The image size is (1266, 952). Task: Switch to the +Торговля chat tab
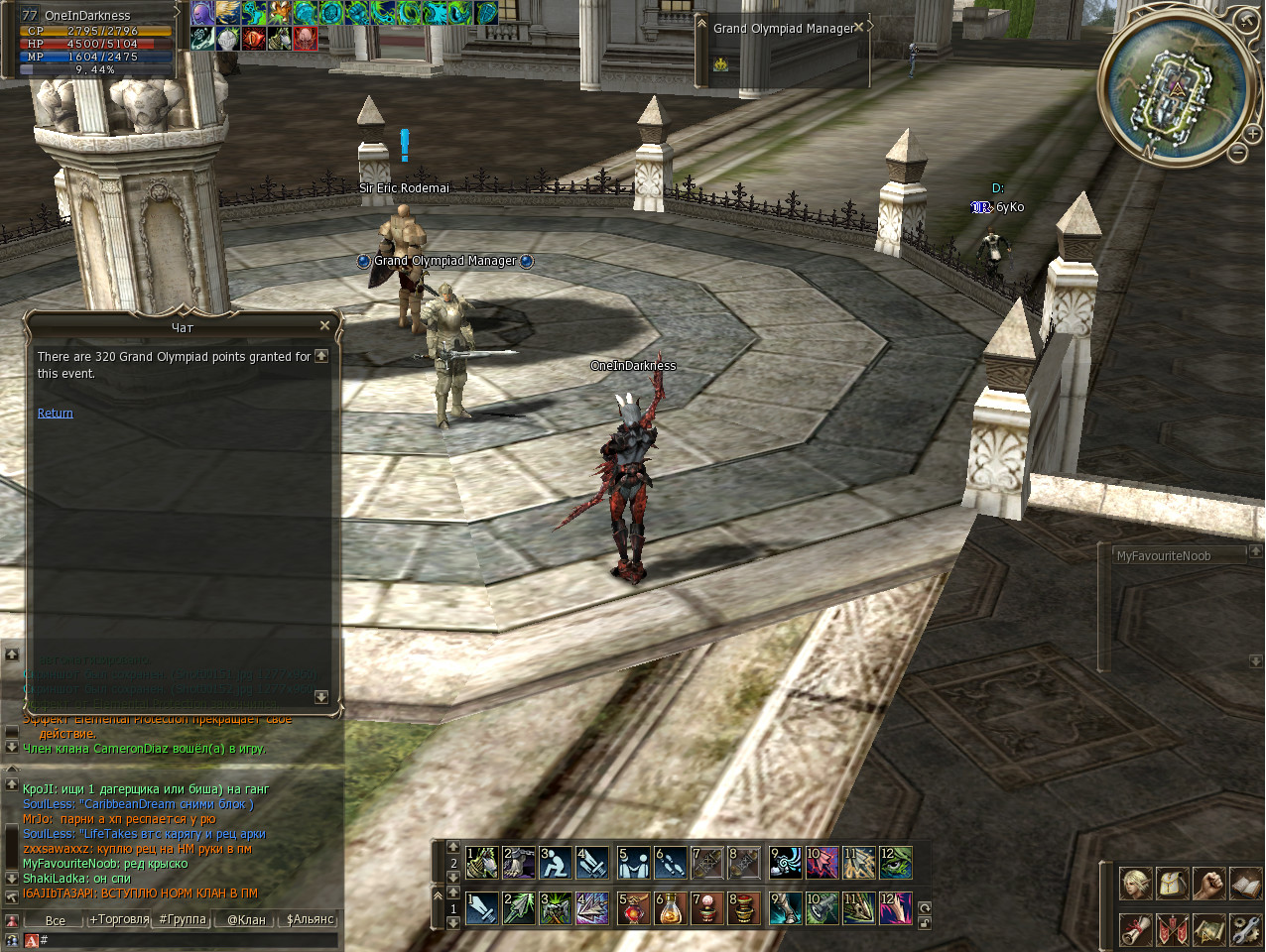pyautogui.click(x=119, y=920)
